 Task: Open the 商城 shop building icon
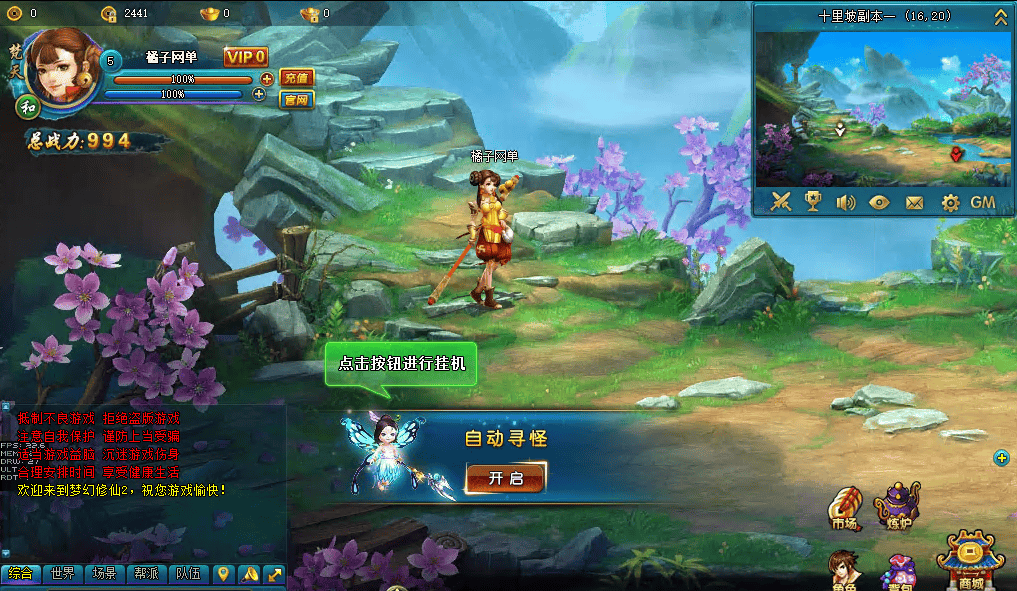click(x=969, y=562)
